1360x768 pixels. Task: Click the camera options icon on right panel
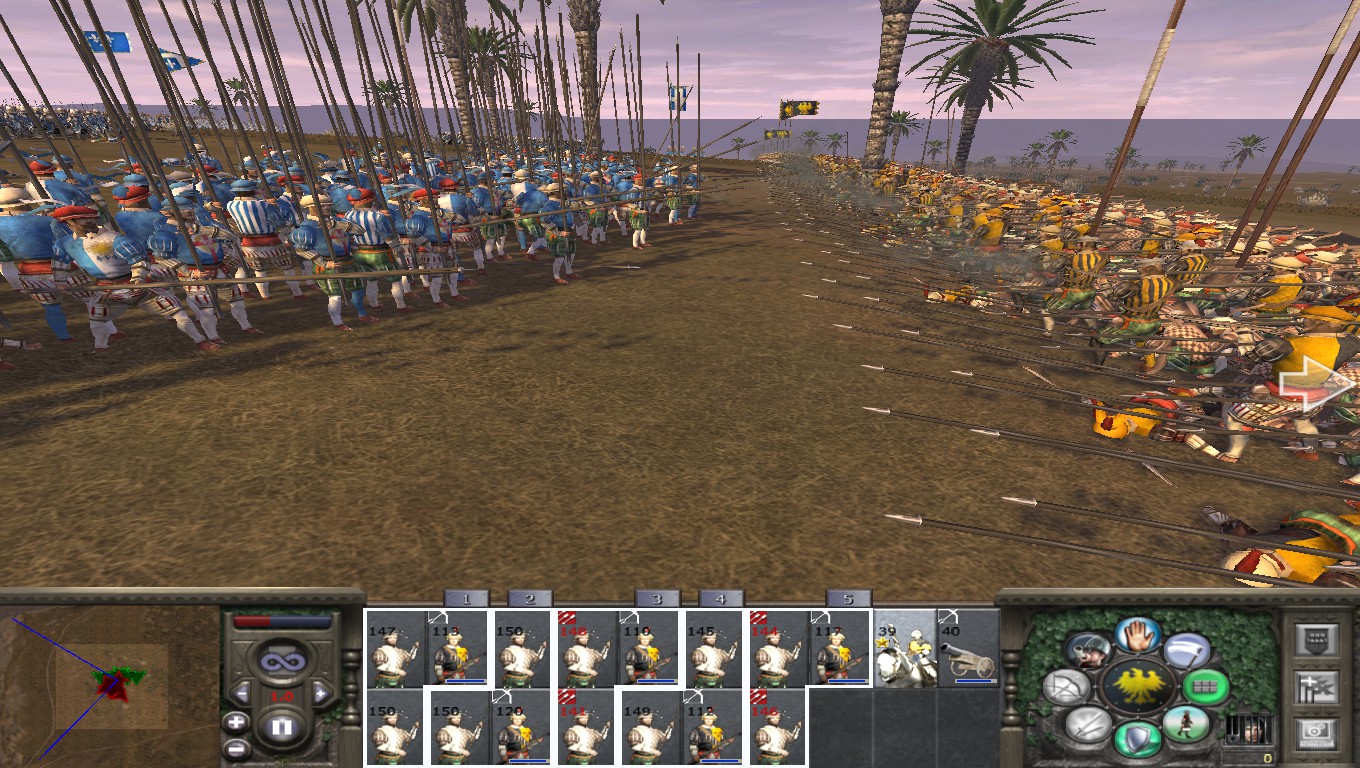[1315, 731]
